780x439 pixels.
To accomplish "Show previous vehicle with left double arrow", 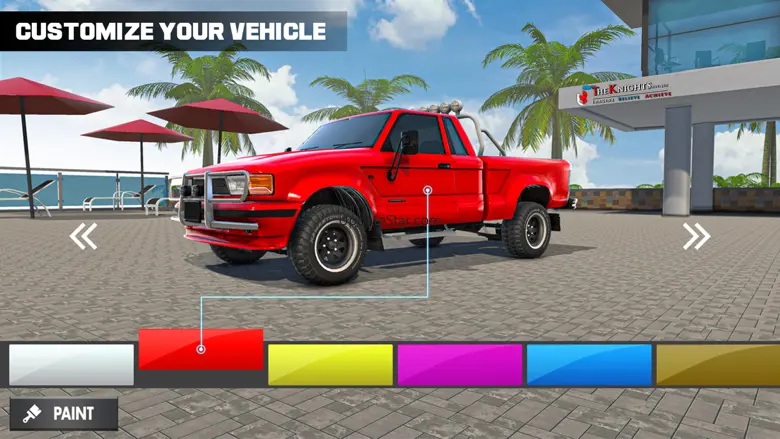I will point(83,236).
